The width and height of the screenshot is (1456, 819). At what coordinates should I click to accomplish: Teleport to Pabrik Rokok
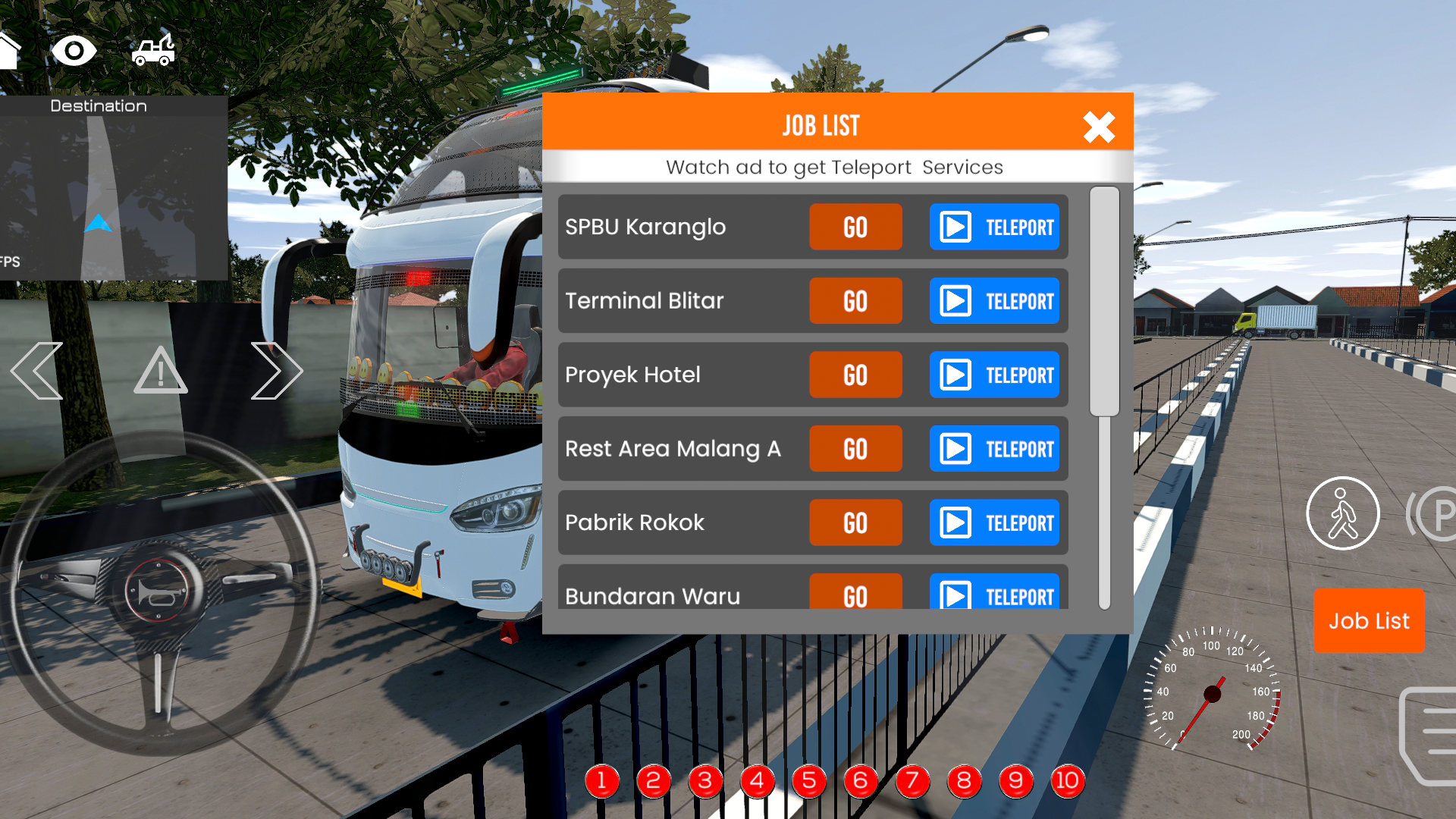coord(994,522)
